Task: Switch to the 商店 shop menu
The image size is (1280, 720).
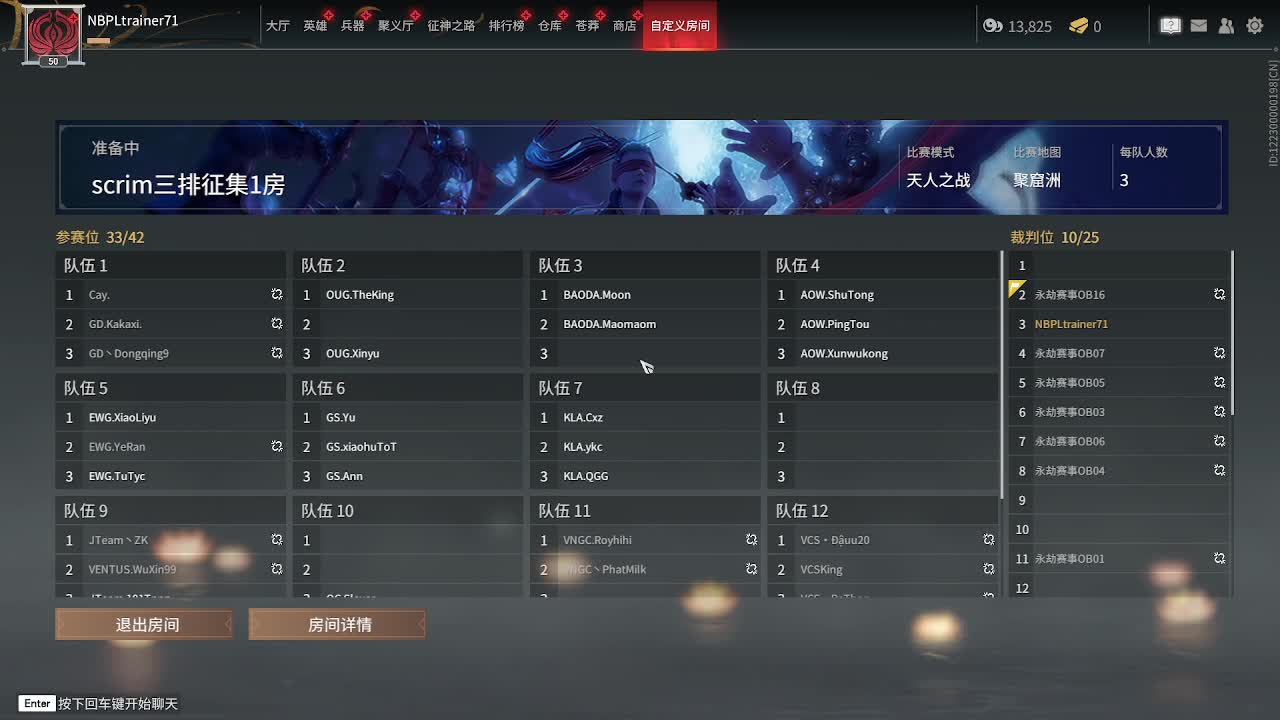Action: [x=624, y=26]
